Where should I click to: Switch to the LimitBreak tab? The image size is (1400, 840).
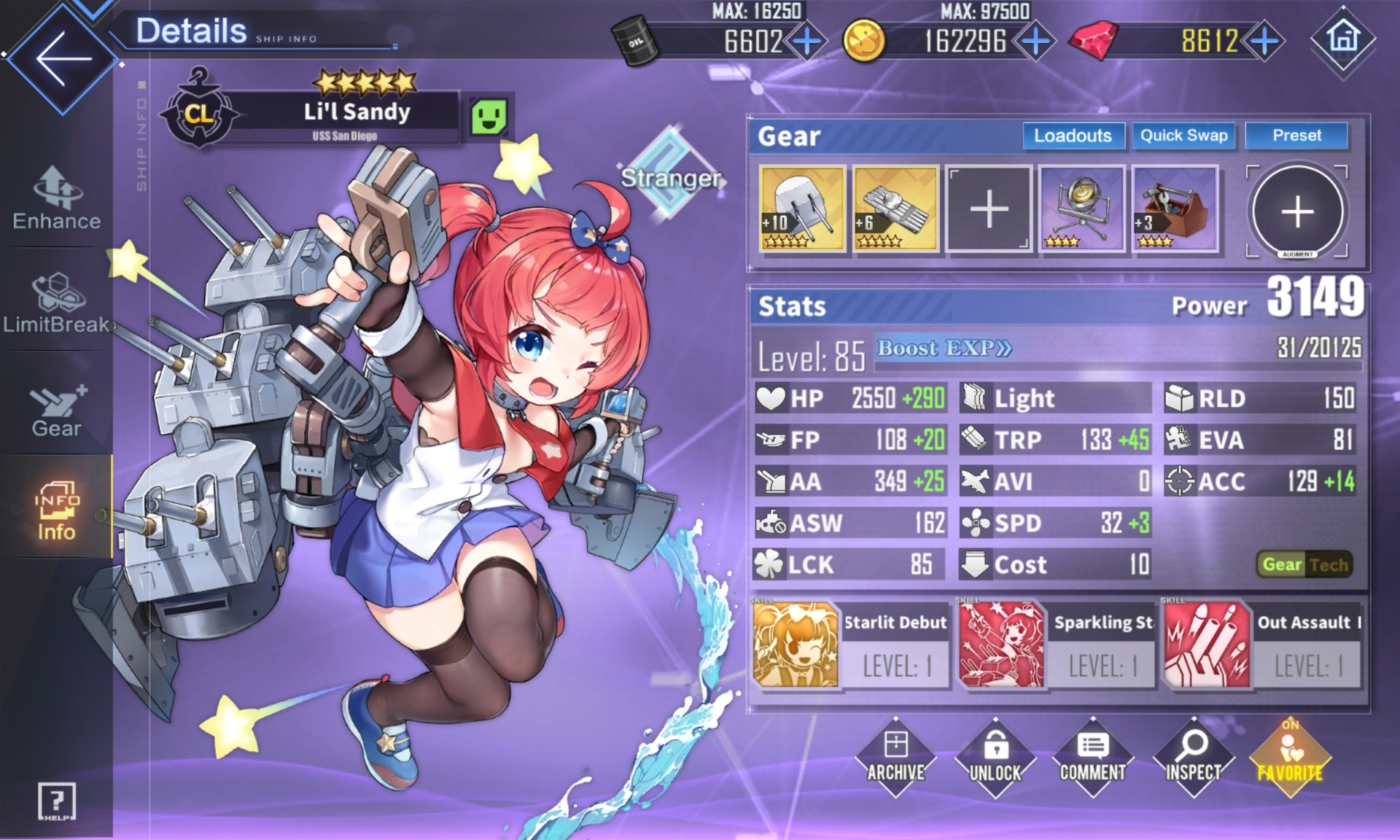57,303
